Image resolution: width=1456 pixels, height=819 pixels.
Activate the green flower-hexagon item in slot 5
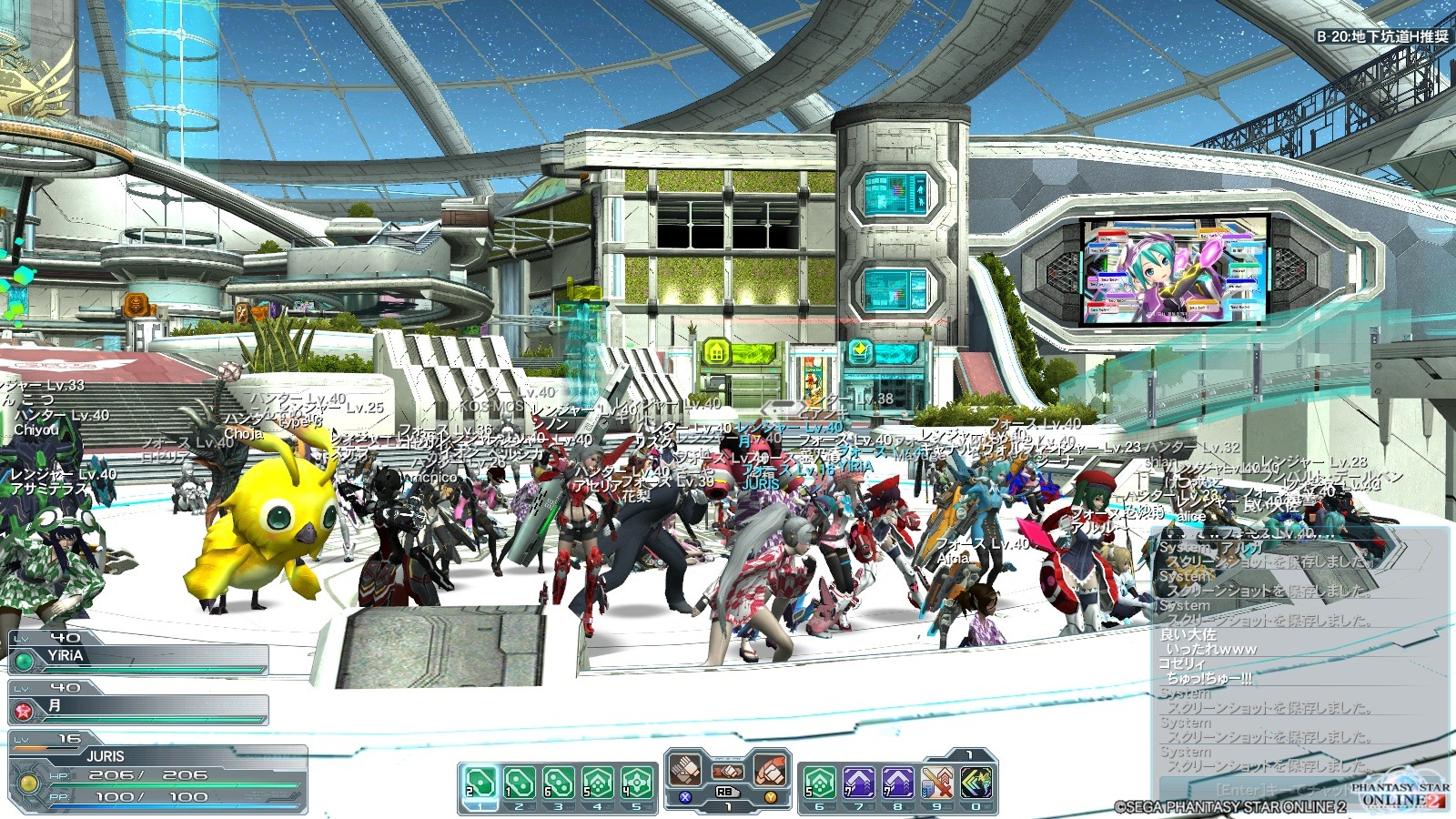(x=637, y=783)
